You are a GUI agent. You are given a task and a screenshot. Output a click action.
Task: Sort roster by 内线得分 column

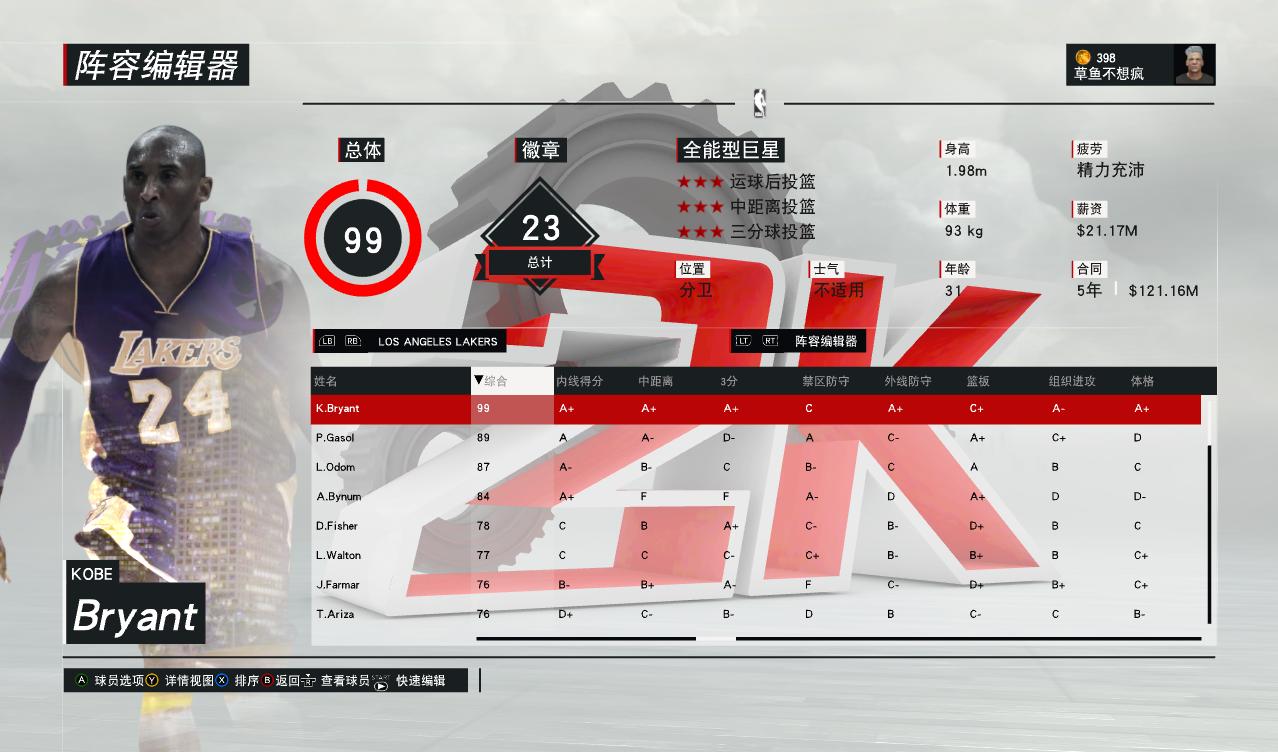(x=580, y=381)
